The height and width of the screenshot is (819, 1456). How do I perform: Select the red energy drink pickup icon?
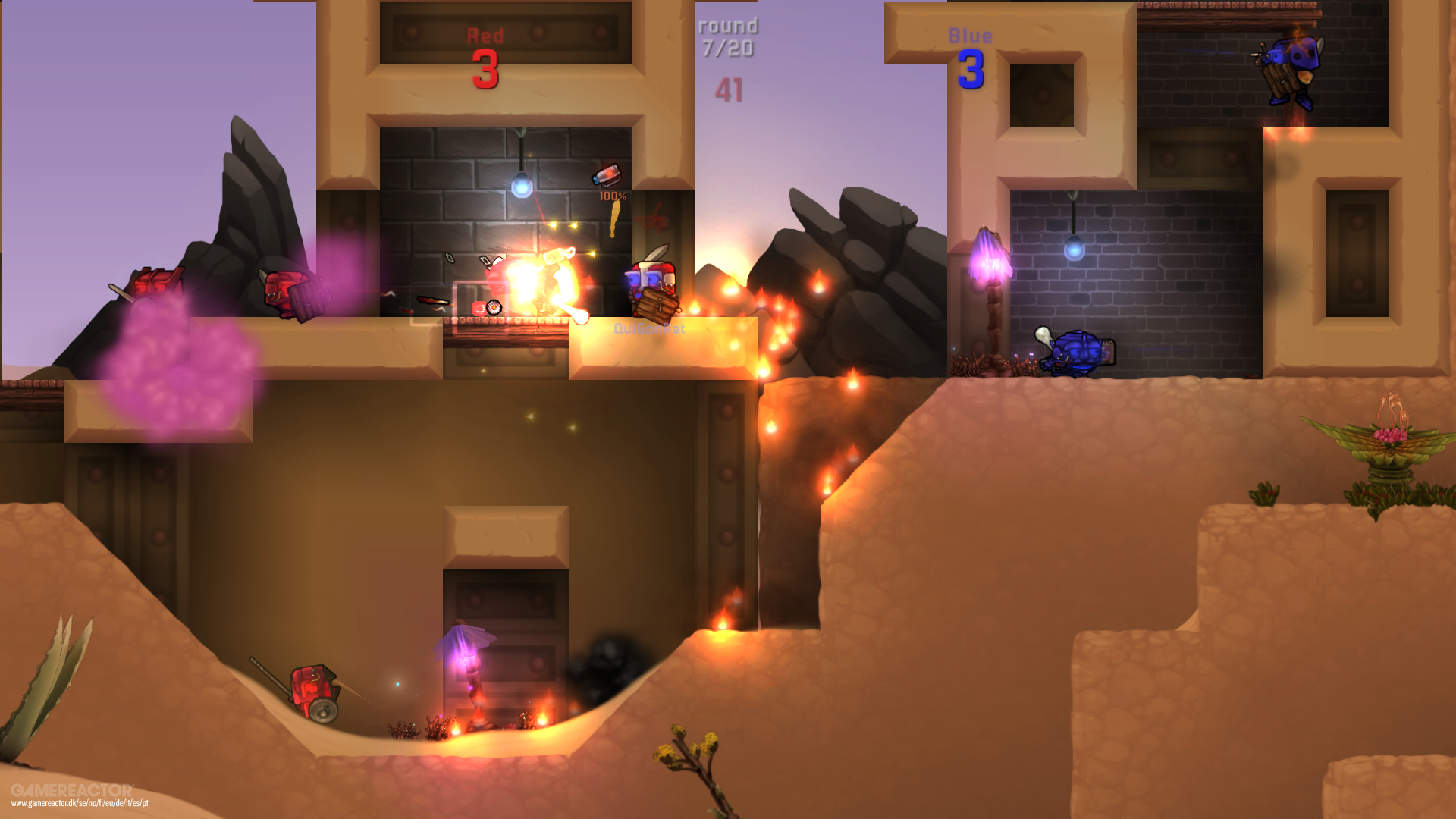coord(607,175)
